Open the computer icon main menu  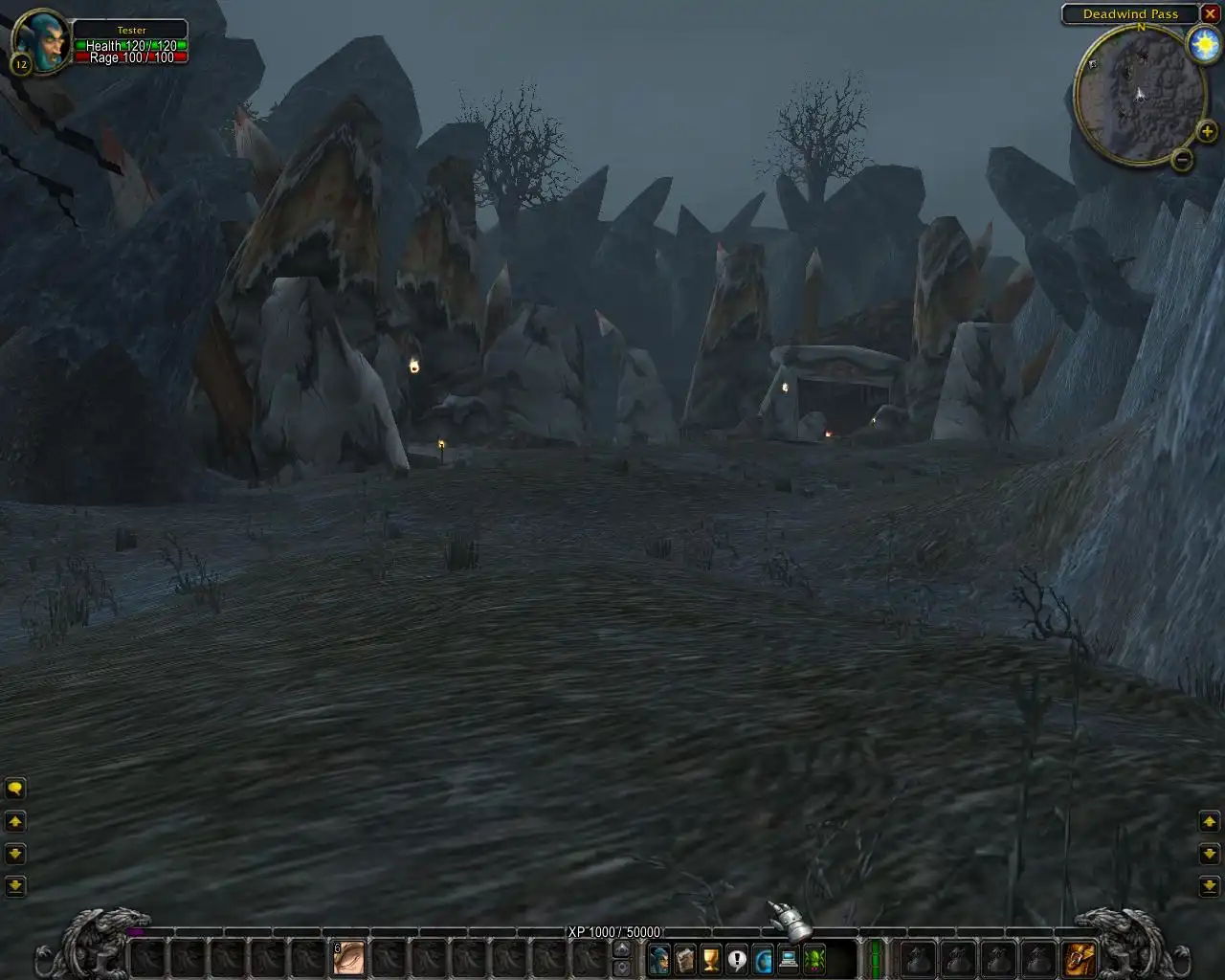tap(789, 958)
